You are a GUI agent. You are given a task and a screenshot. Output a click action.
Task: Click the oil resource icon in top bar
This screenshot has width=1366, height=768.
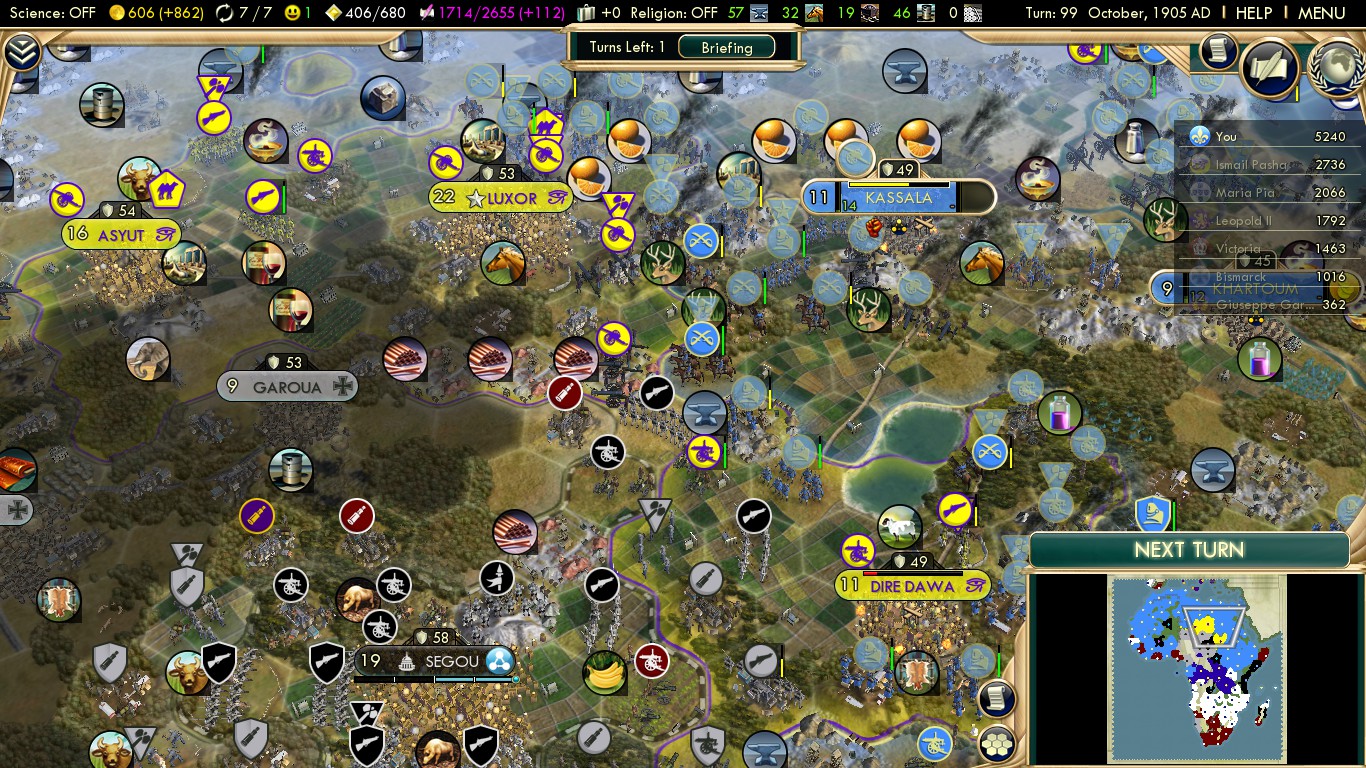(x=926, y=13)
